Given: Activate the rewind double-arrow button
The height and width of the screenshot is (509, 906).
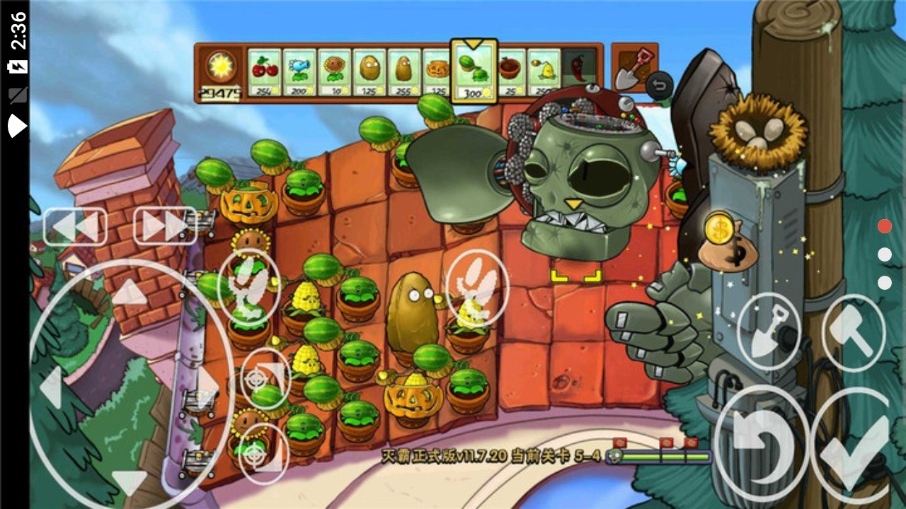Looking at the screenshot, I should (75, 226).
